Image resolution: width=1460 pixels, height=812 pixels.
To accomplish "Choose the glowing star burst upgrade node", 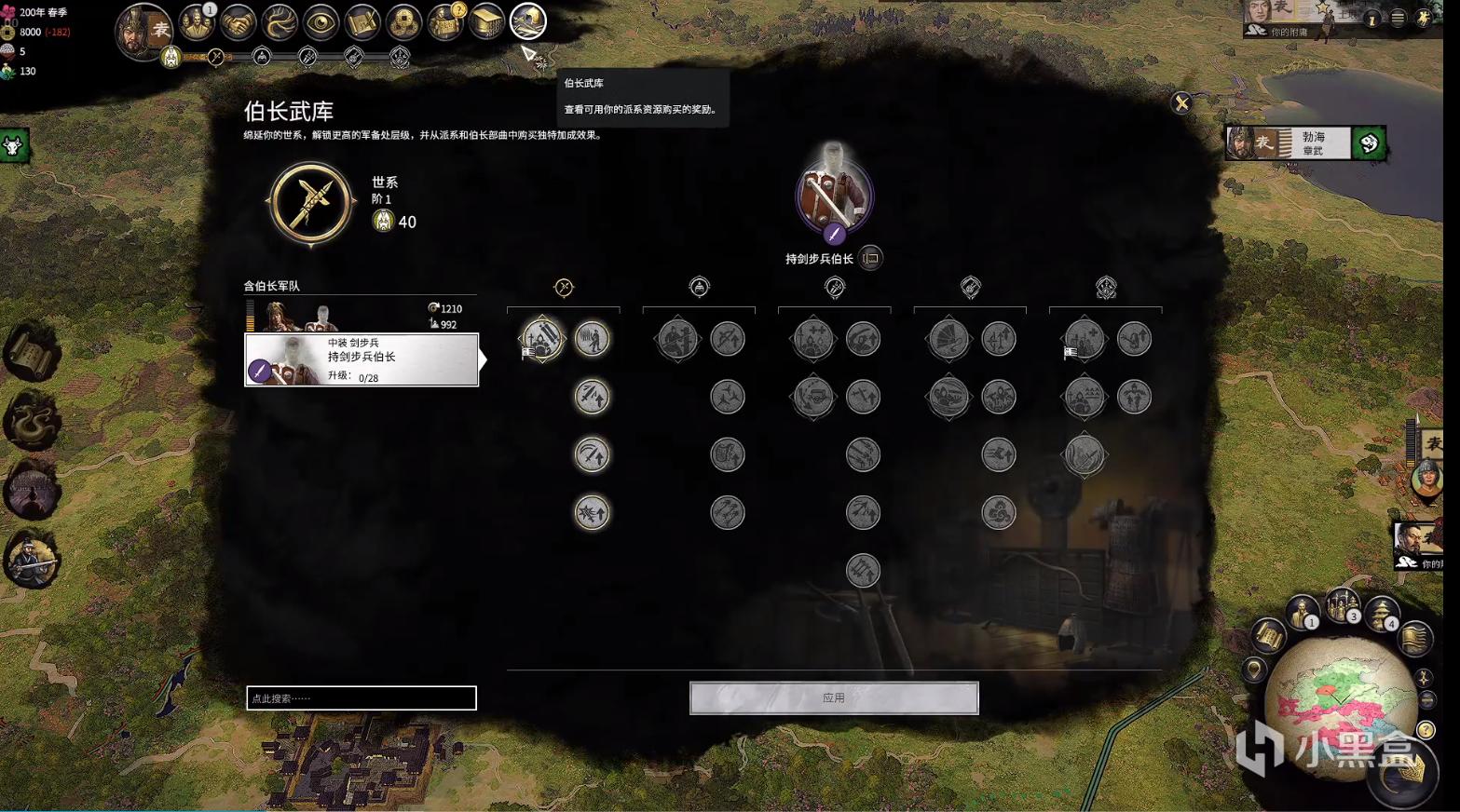I will point(592,513).
